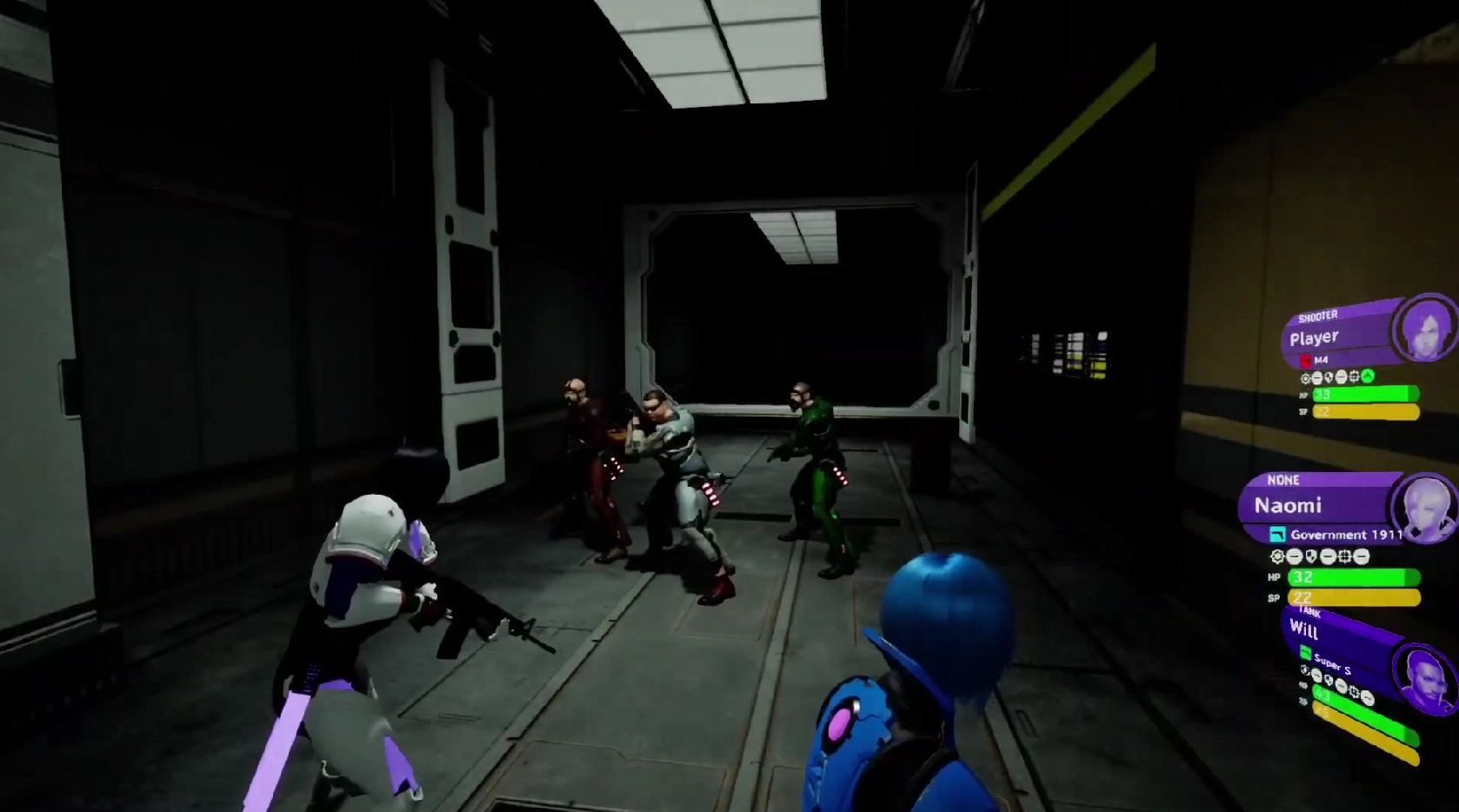This screenshot has height=812, width=1459.
Task: Click the cyan Government 1911 pistol icon
Action: 1278,535
